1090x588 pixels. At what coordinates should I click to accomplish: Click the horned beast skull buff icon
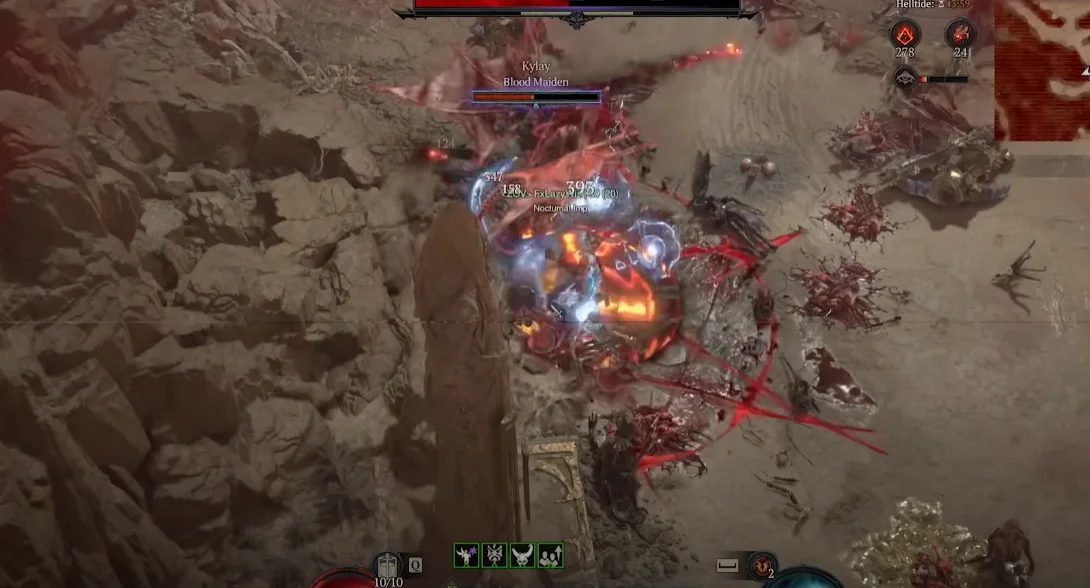click(522, 555)
